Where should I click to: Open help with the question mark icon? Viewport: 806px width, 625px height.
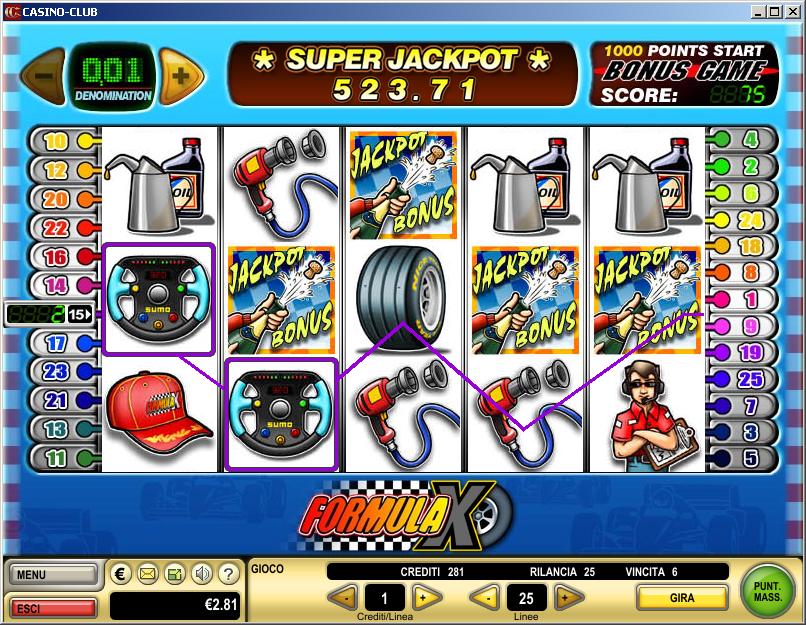tap(228, 574)
